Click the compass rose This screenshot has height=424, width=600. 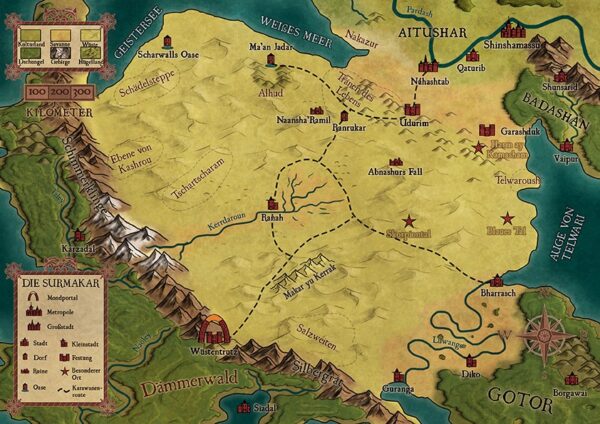[545, 336]
